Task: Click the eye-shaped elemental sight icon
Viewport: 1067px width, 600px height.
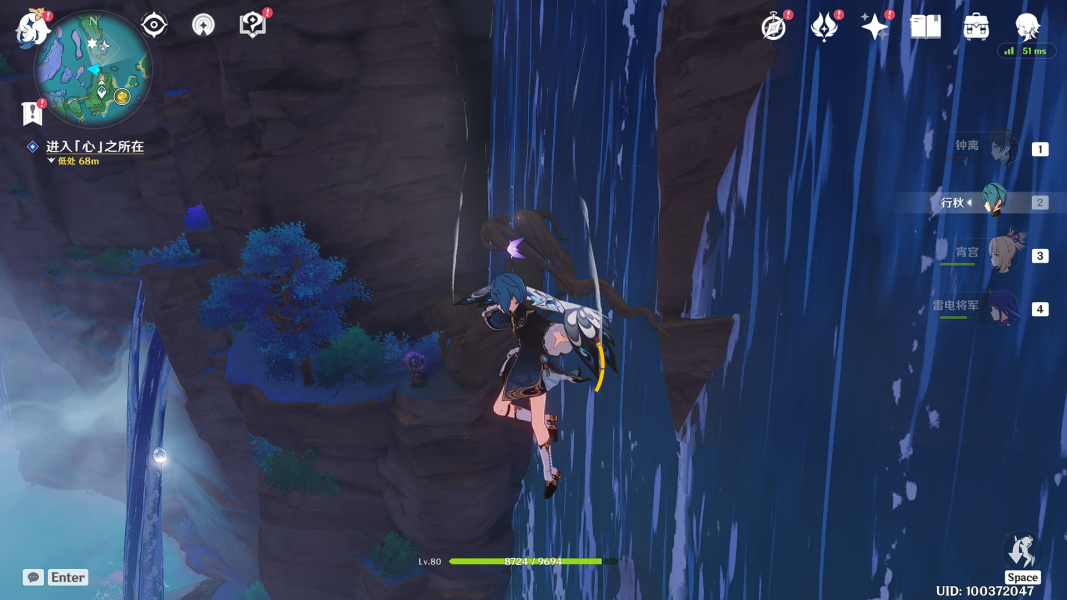Action: coord(154,25)
